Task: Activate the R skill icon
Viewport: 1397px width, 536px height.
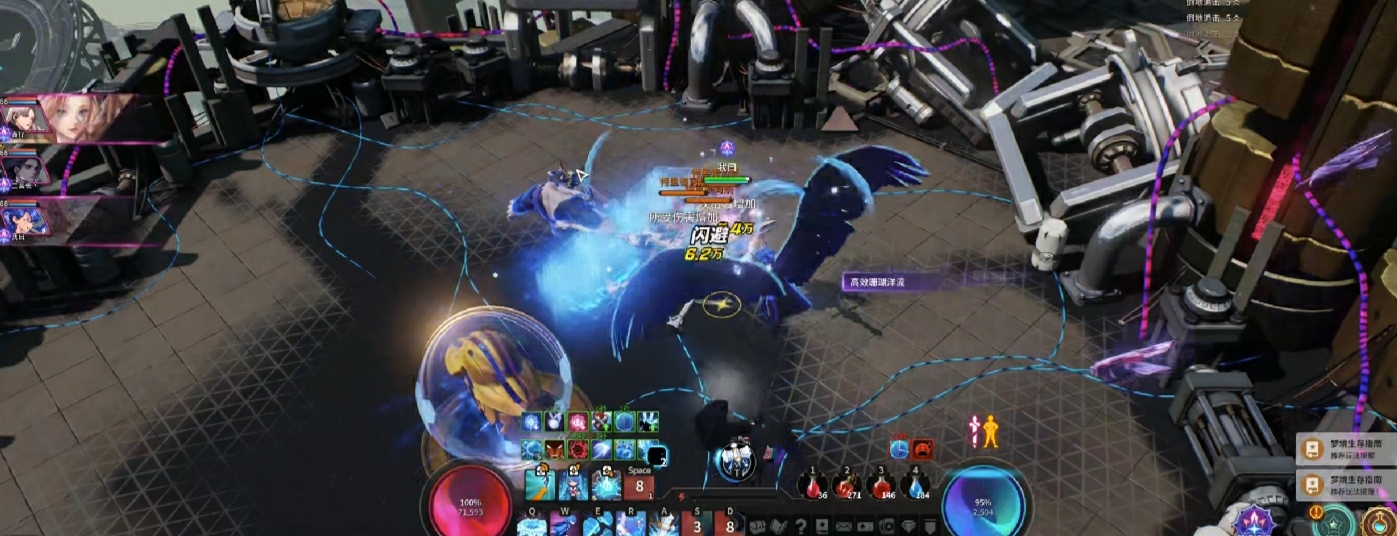Action: (633, 526)
